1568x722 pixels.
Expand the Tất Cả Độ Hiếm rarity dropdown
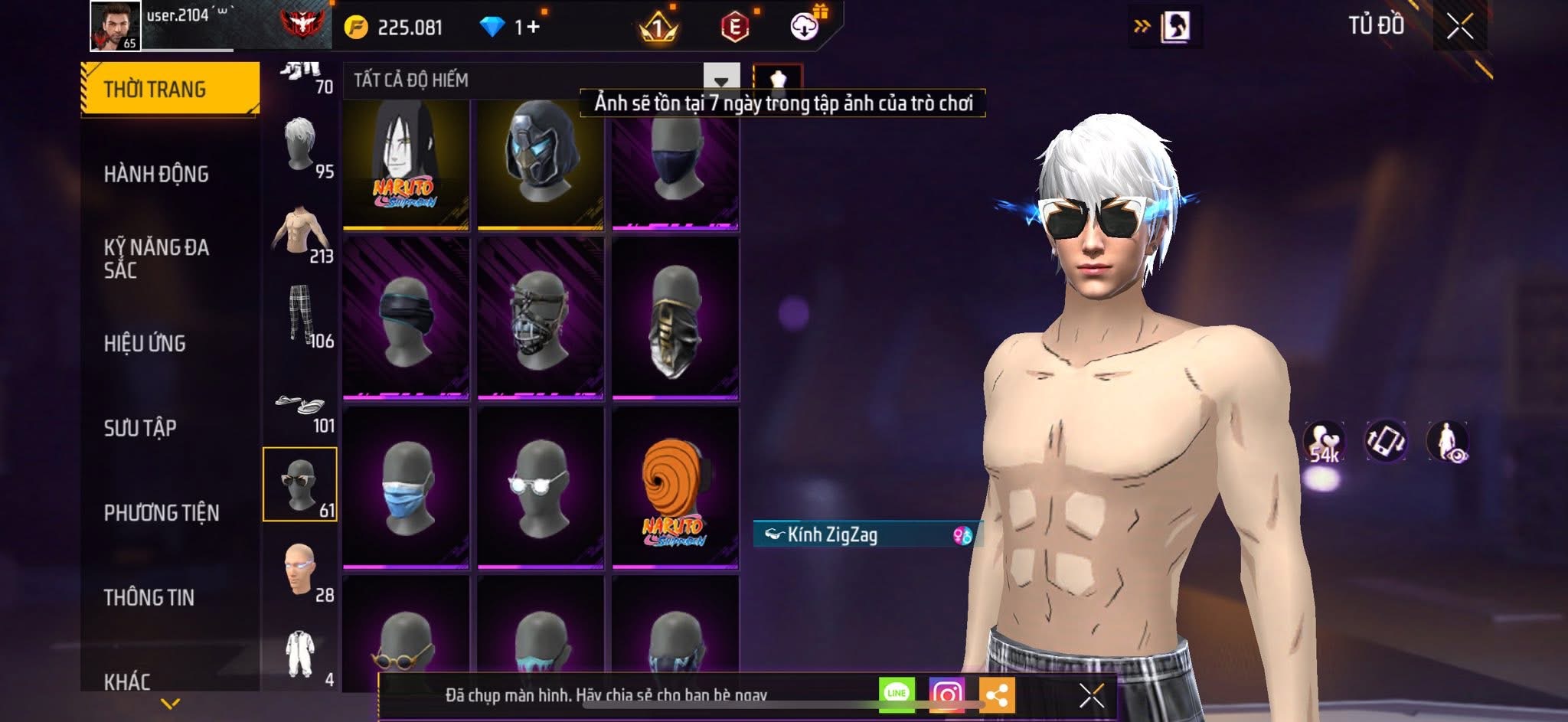pos(720,80)
